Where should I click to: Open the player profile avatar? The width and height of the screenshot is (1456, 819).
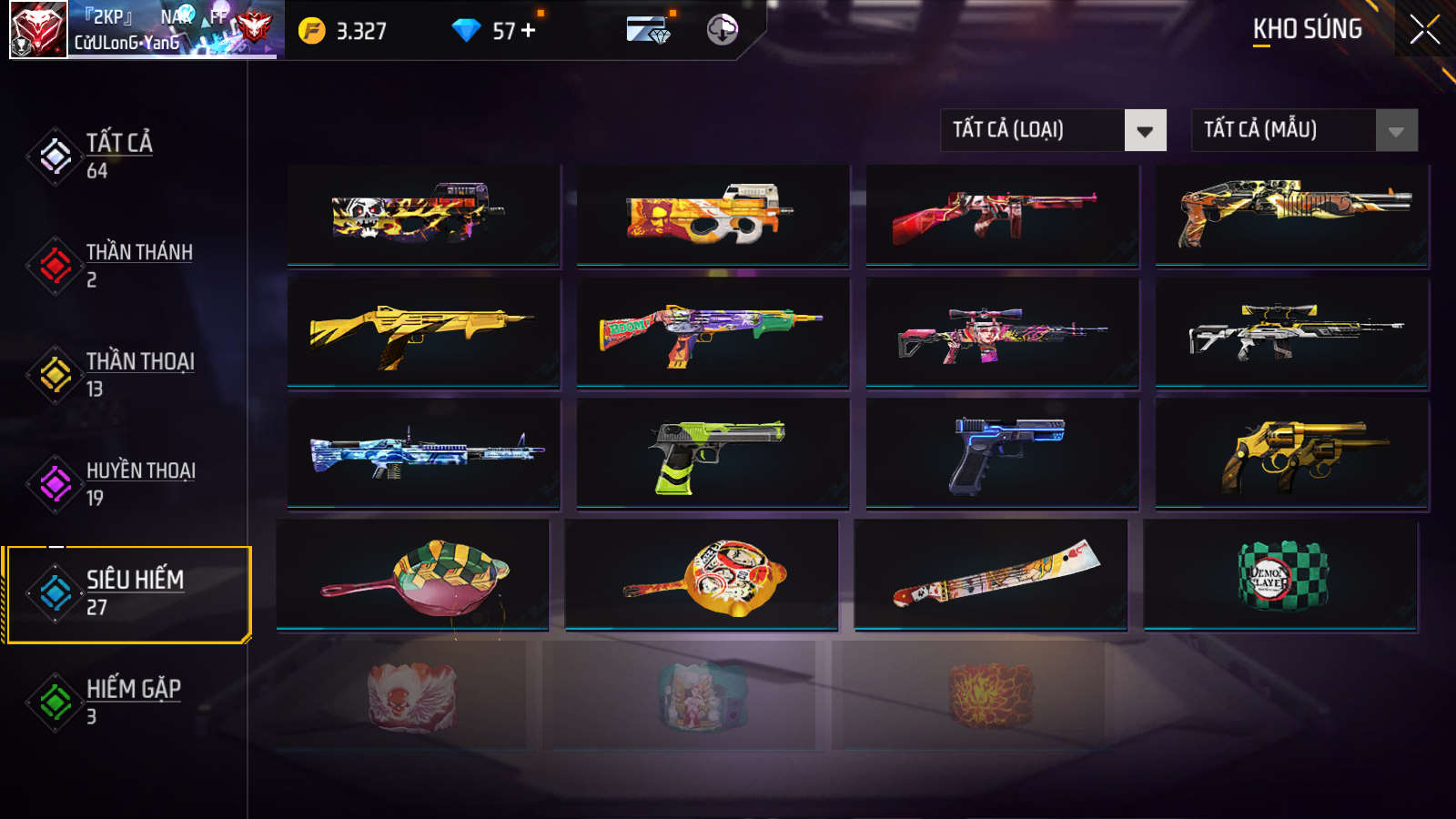coord(38,30)
